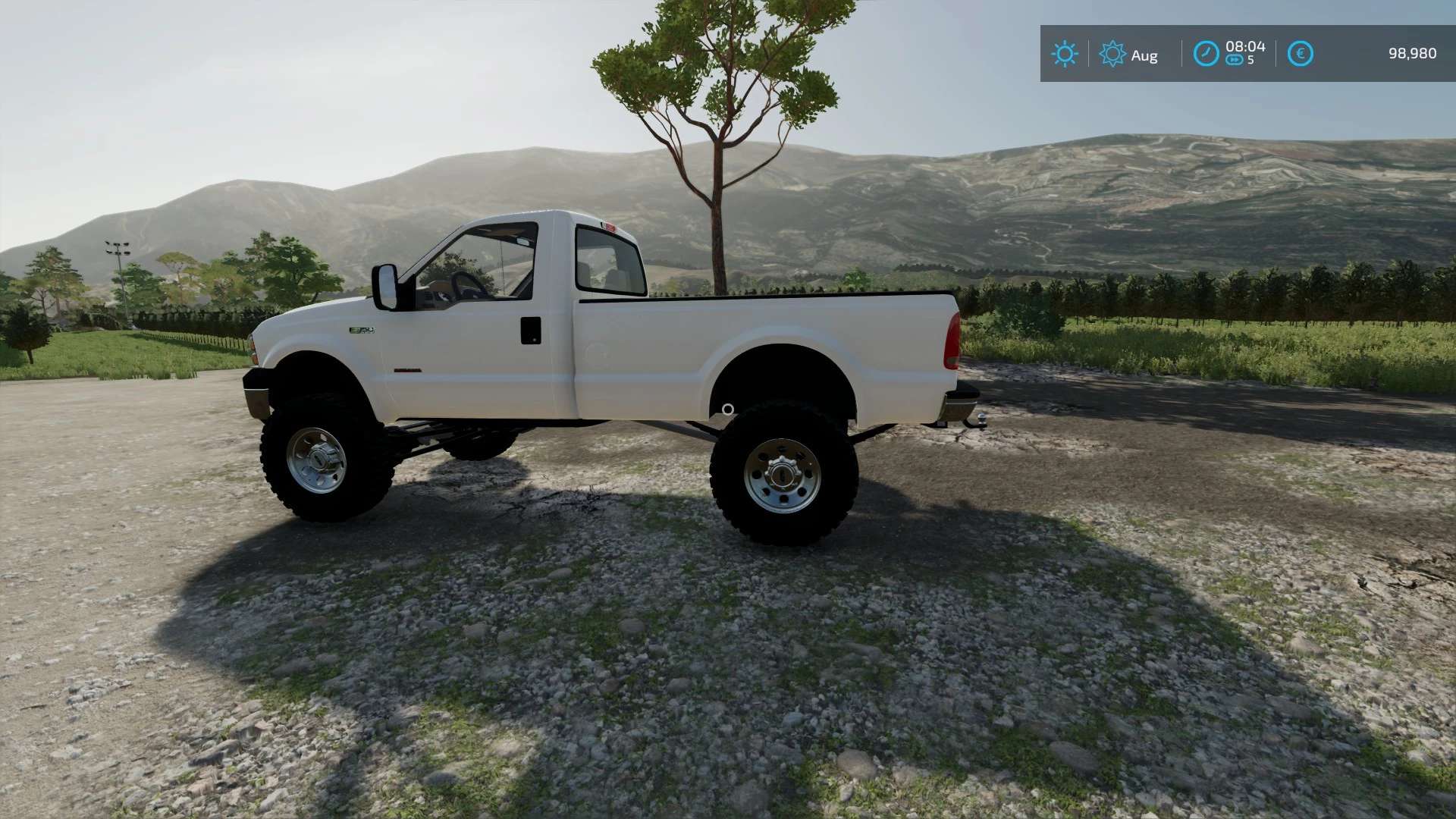Open the euro money balance icon
The height and width of the screenshot is (819, 1456).
point(1300,54)
